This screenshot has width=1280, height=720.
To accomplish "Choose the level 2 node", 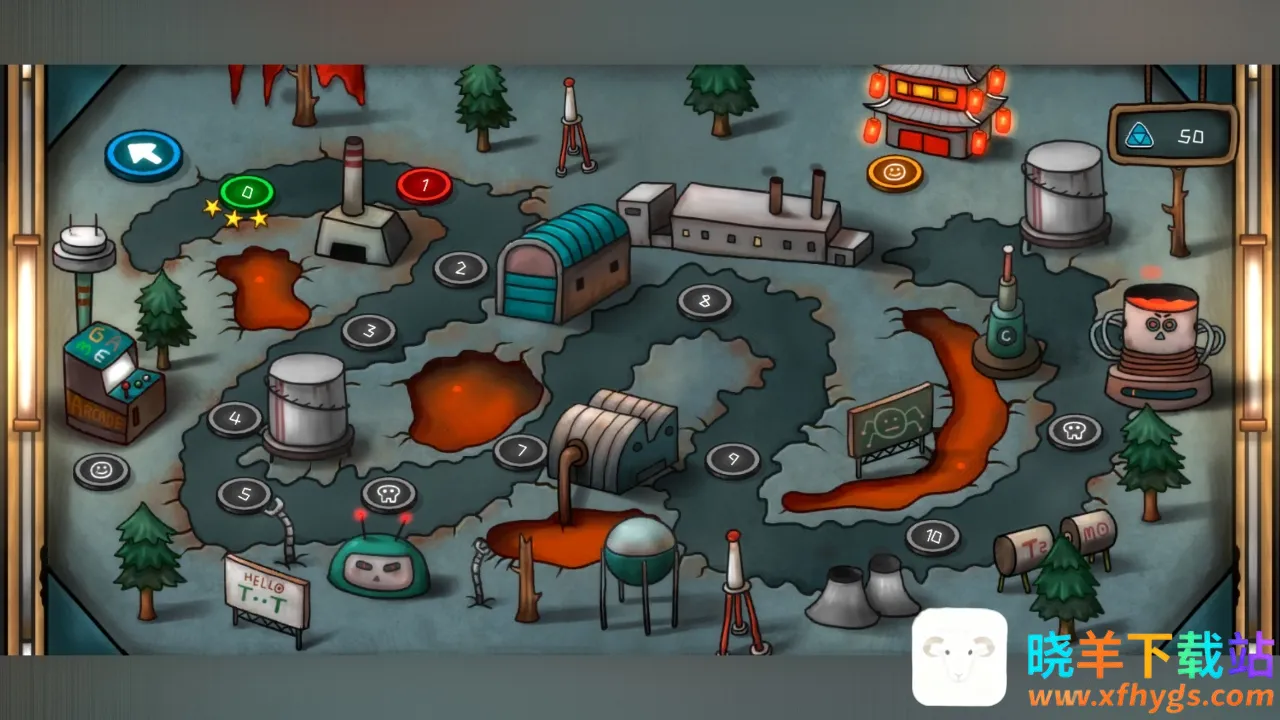I will (461, 268).
